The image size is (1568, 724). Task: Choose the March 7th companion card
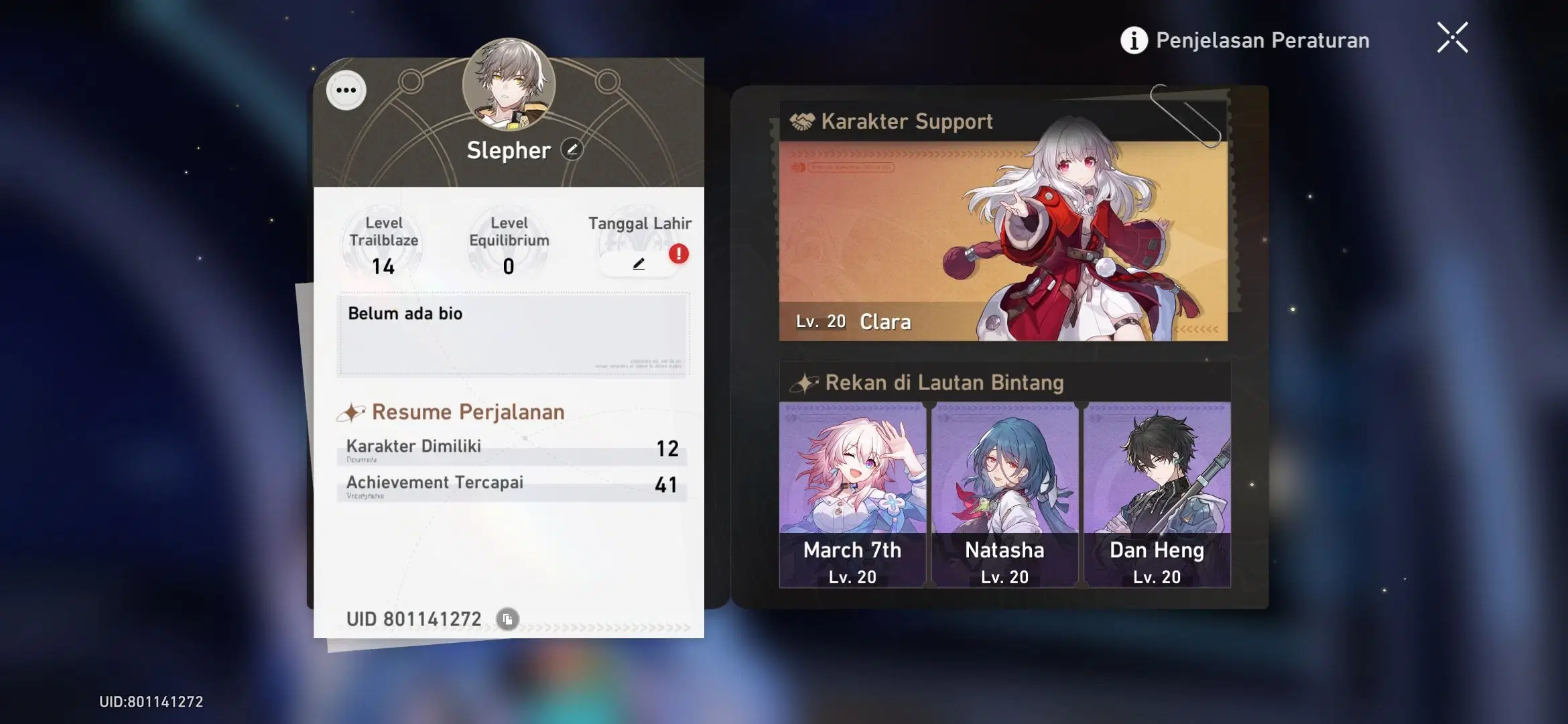(852, 495)
